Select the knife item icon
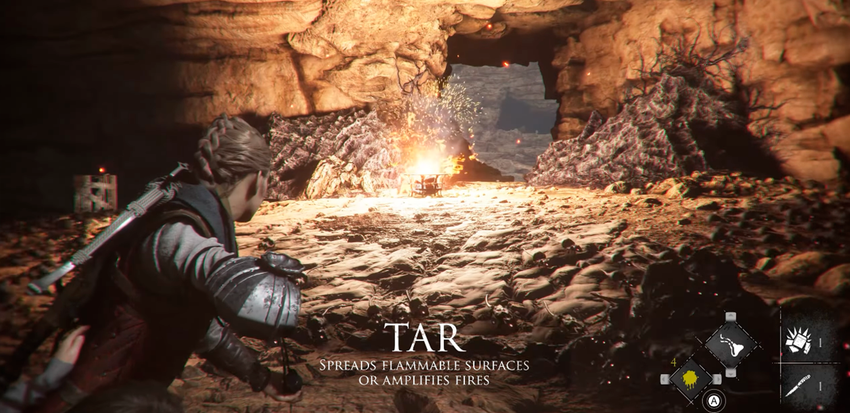This screenshot has height=413, width=850. pos(798,385)
